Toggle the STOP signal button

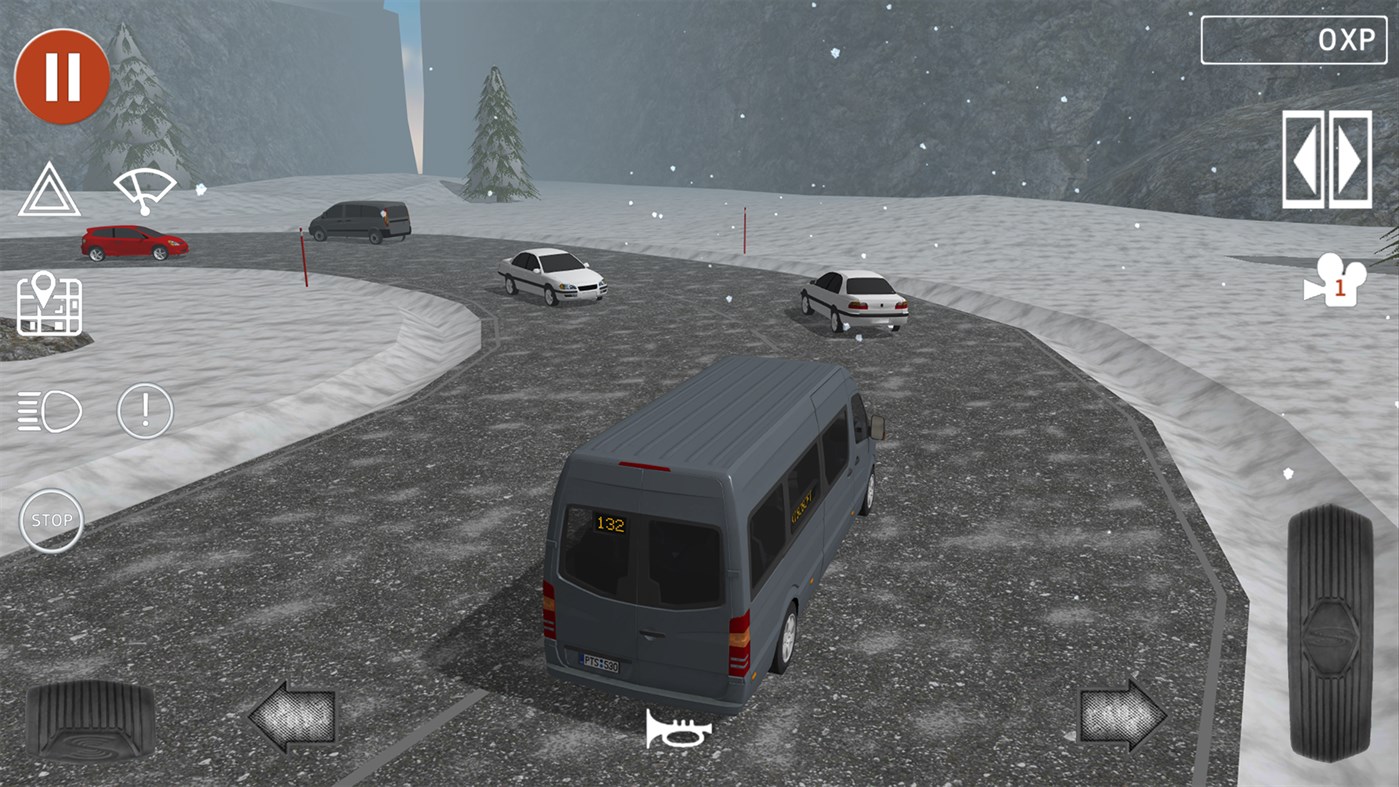point(51,520)
